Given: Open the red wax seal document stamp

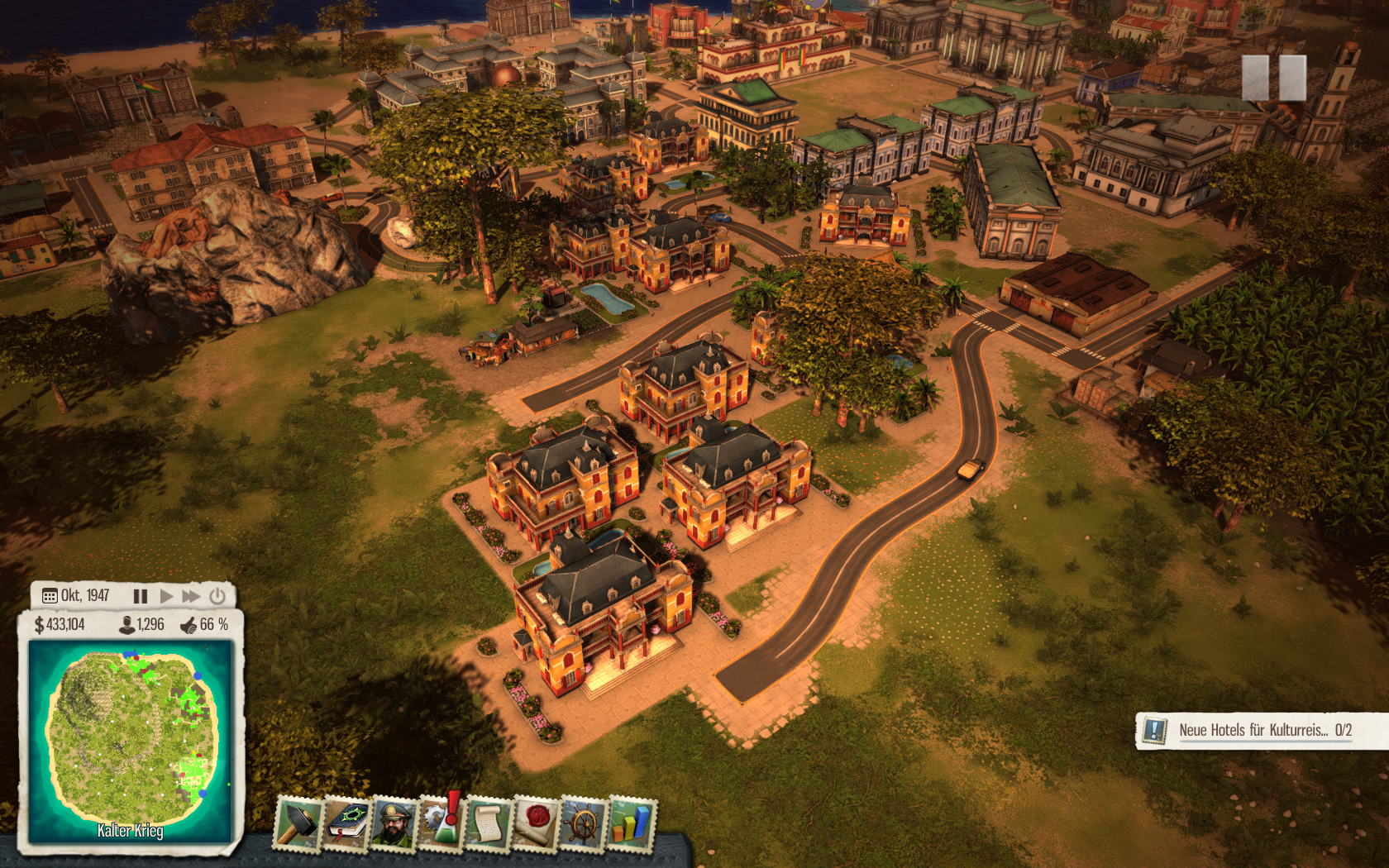Looking at the screenshot, I should click(x=536, y=823).
